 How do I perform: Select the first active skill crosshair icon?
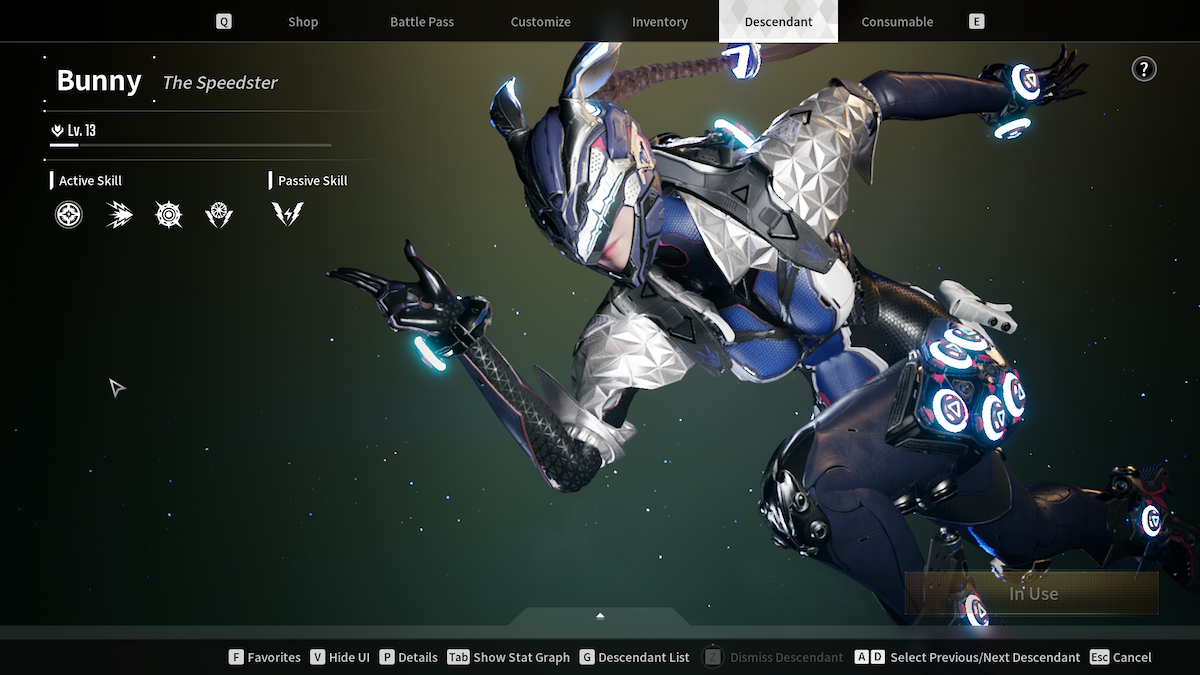(x=69, y=214)
